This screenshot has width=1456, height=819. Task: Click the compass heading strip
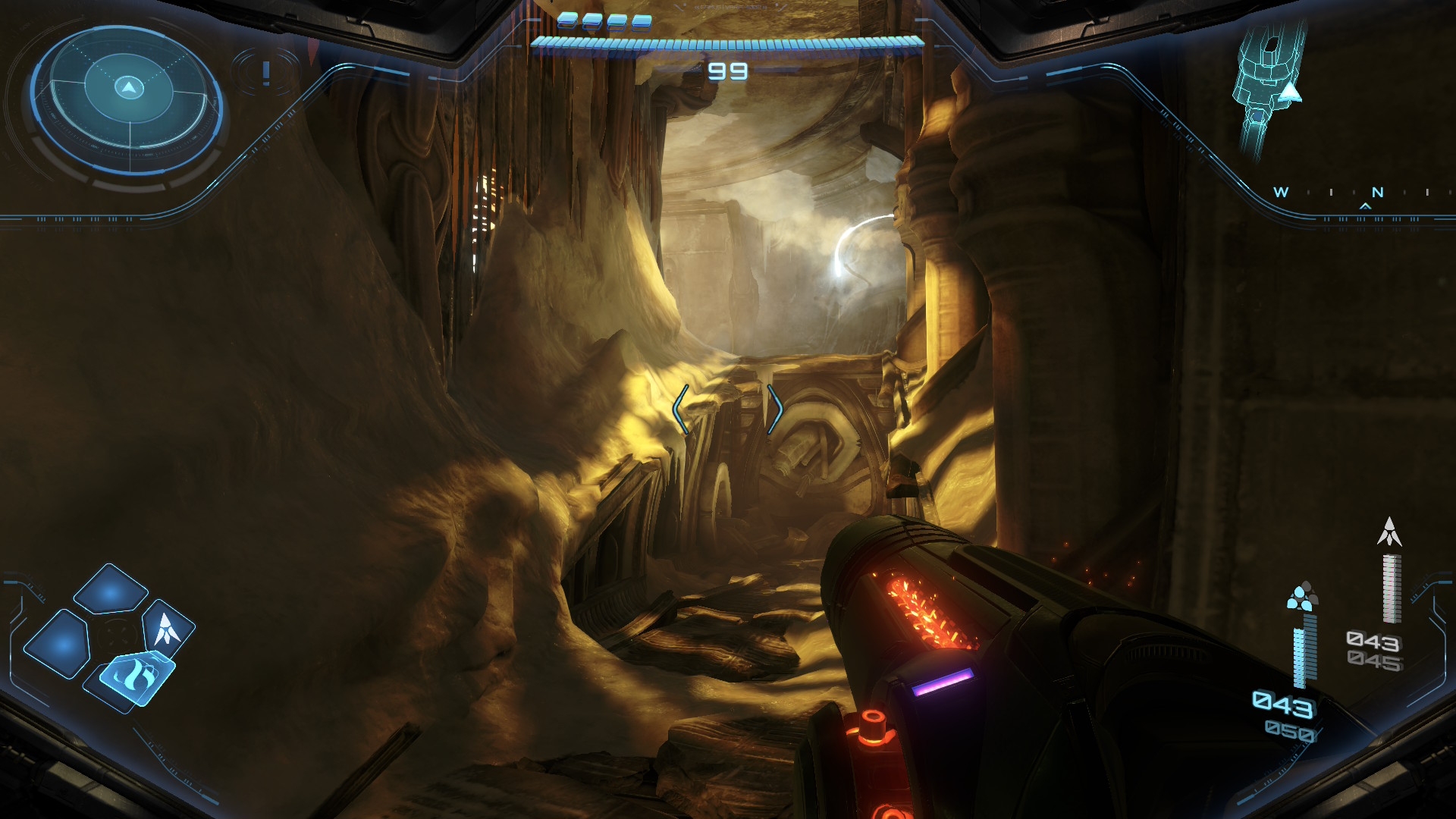click(x=1354, y=193)
